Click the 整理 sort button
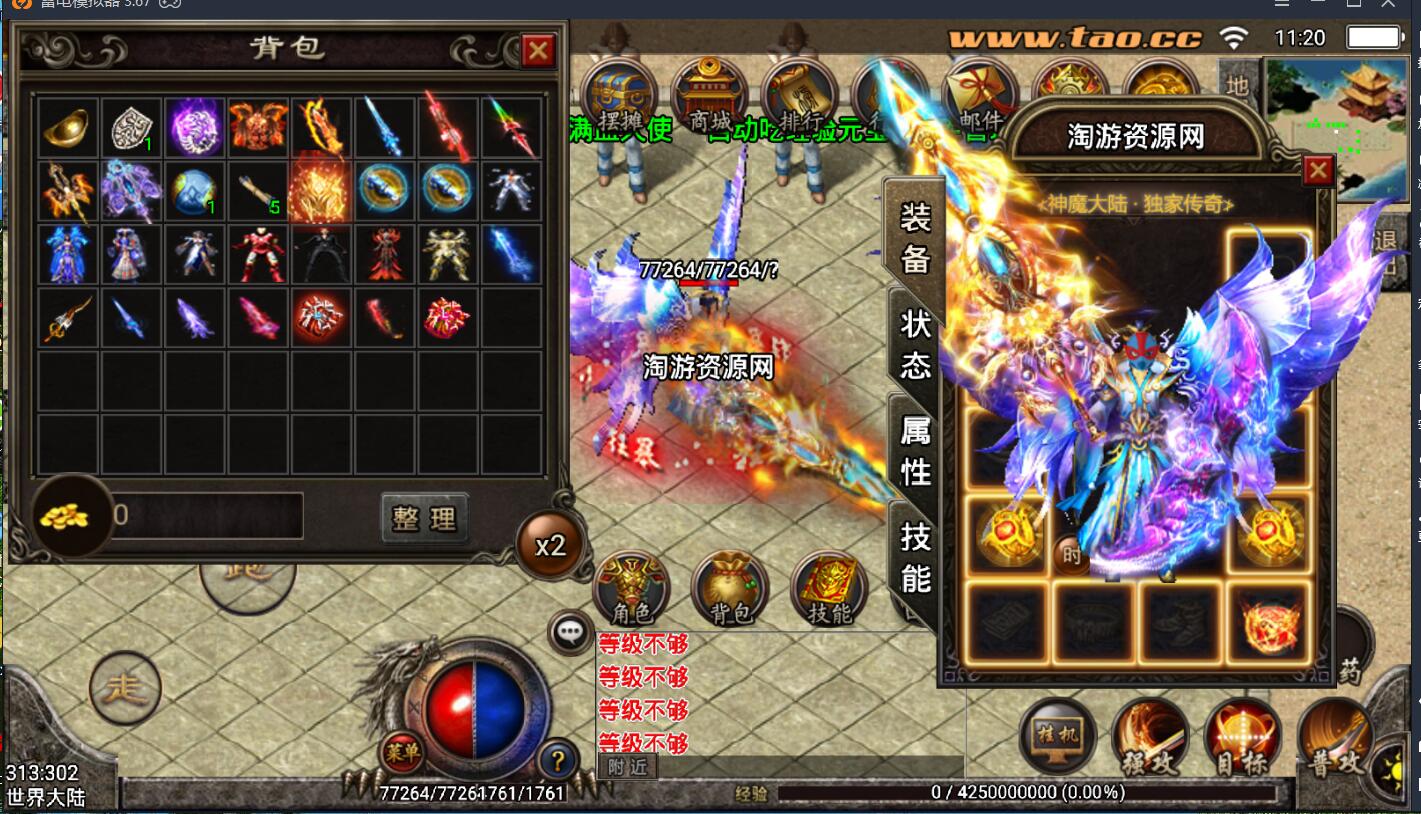The width and height of the screenshot is (1421, 814). [424, 518]
